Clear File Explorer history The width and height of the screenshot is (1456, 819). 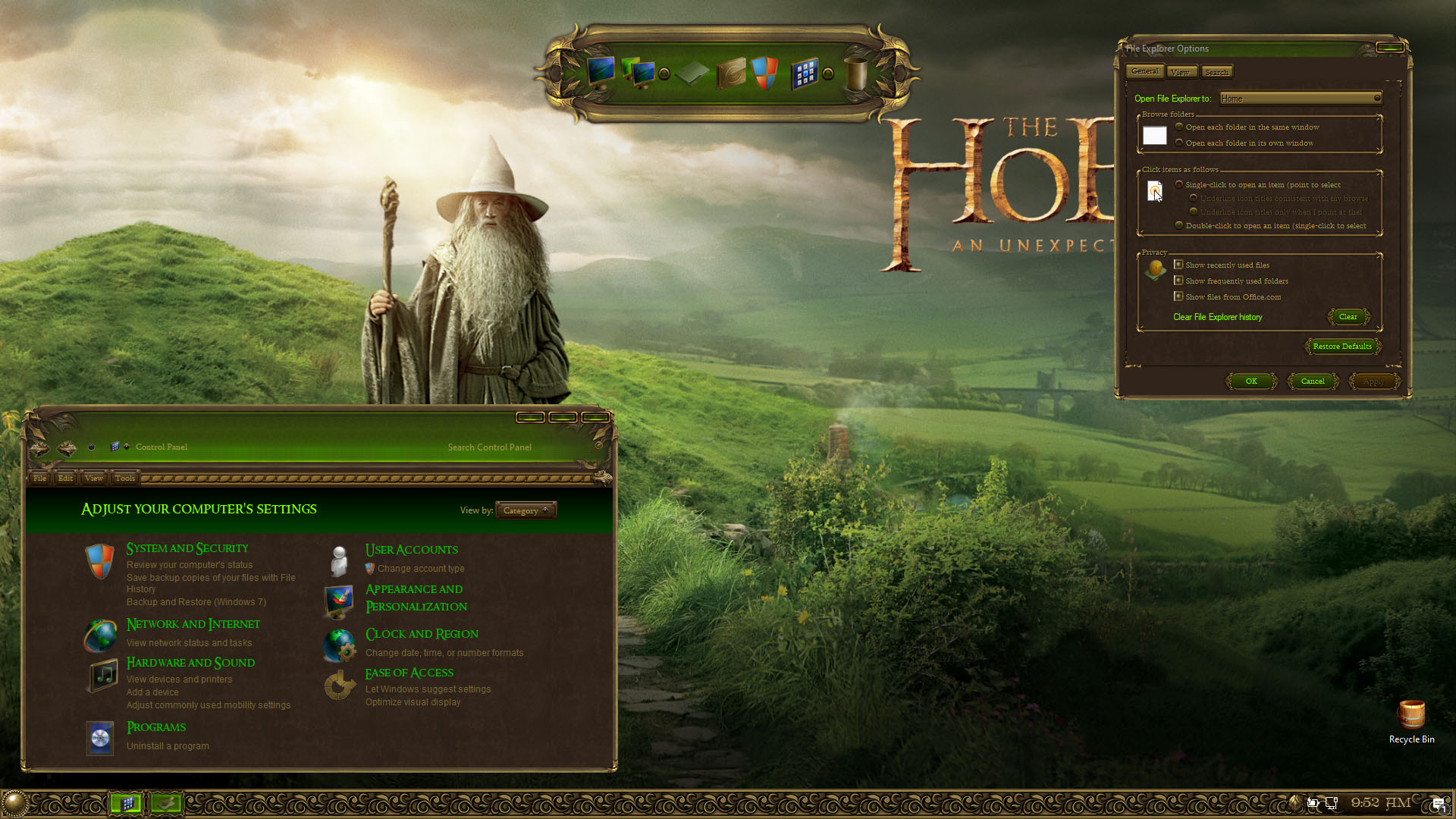[x=1348, y=317]
